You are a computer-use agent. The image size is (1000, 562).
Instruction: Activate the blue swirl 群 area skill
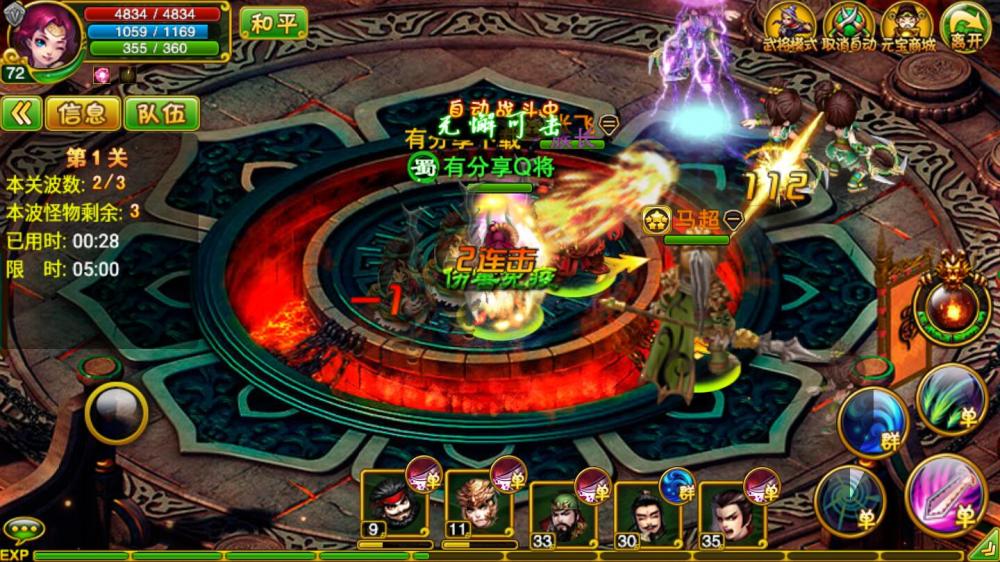coord(872,420)
